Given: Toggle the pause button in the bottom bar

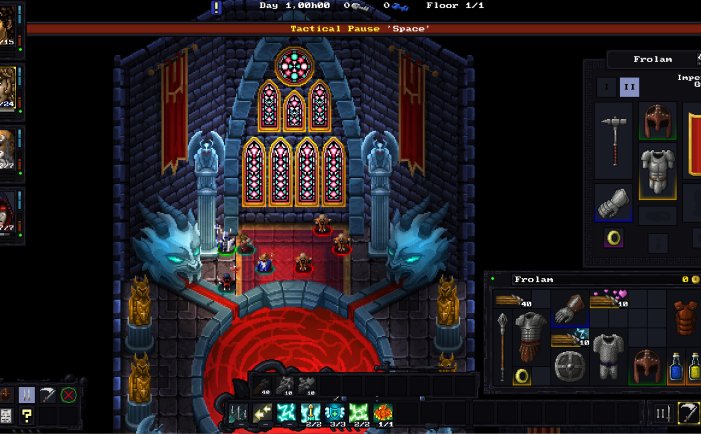Looking at the screenshot, I should tap(661, 412).
